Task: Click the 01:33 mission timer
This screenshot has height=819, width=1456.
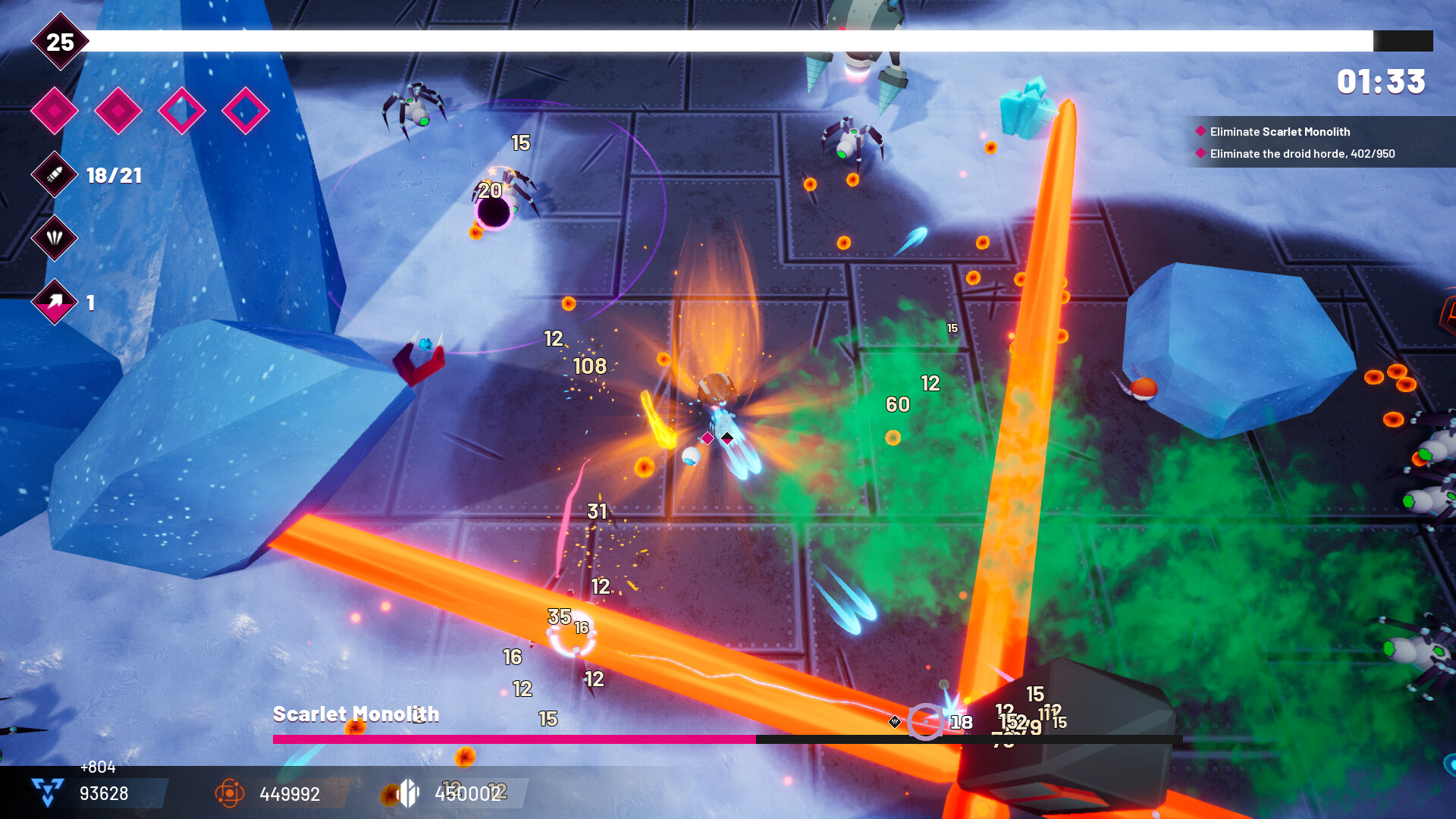Action: point(1382,82)
